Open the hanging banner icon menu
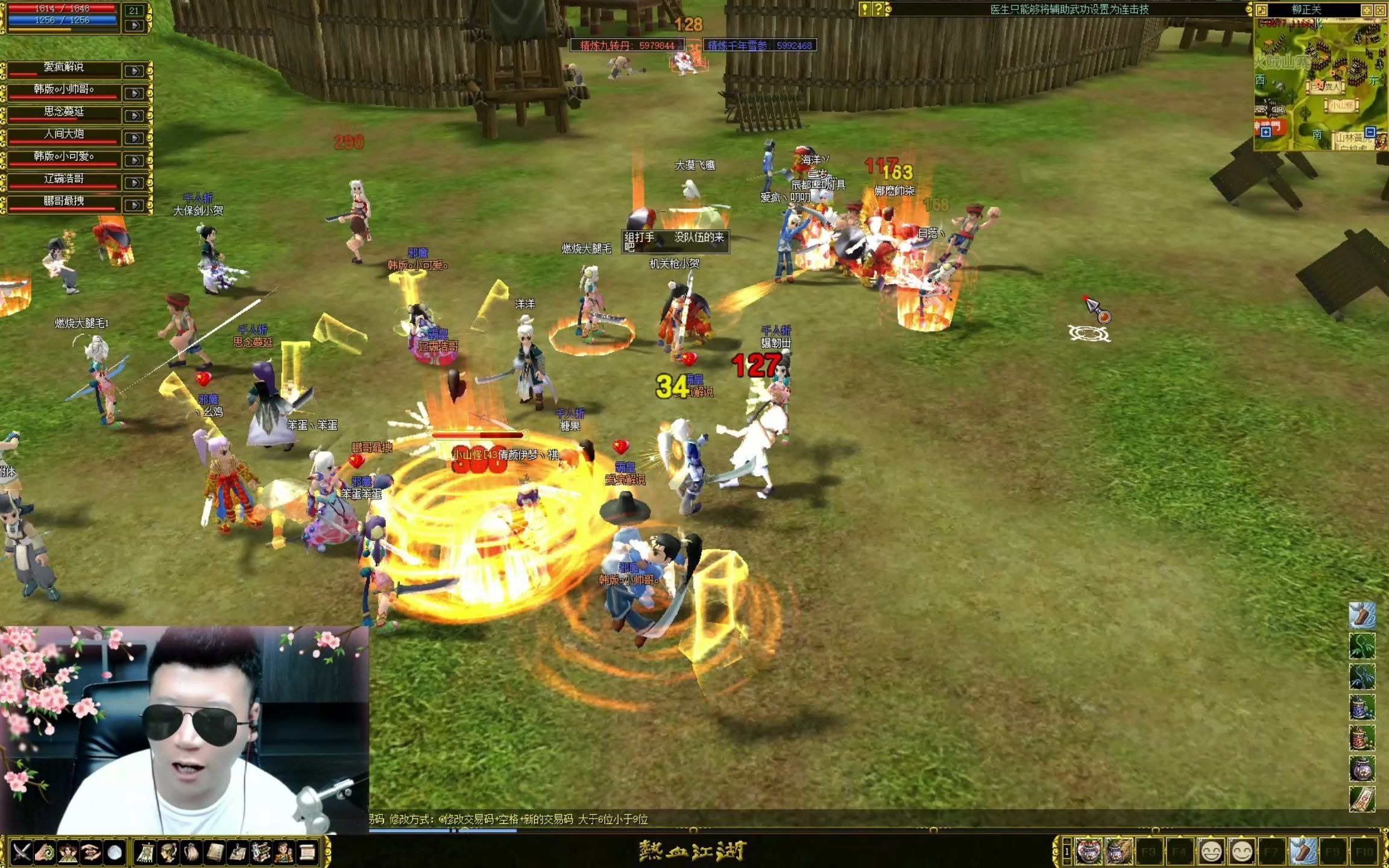This screenshot has width=1389, height=868. coord(145,852)
